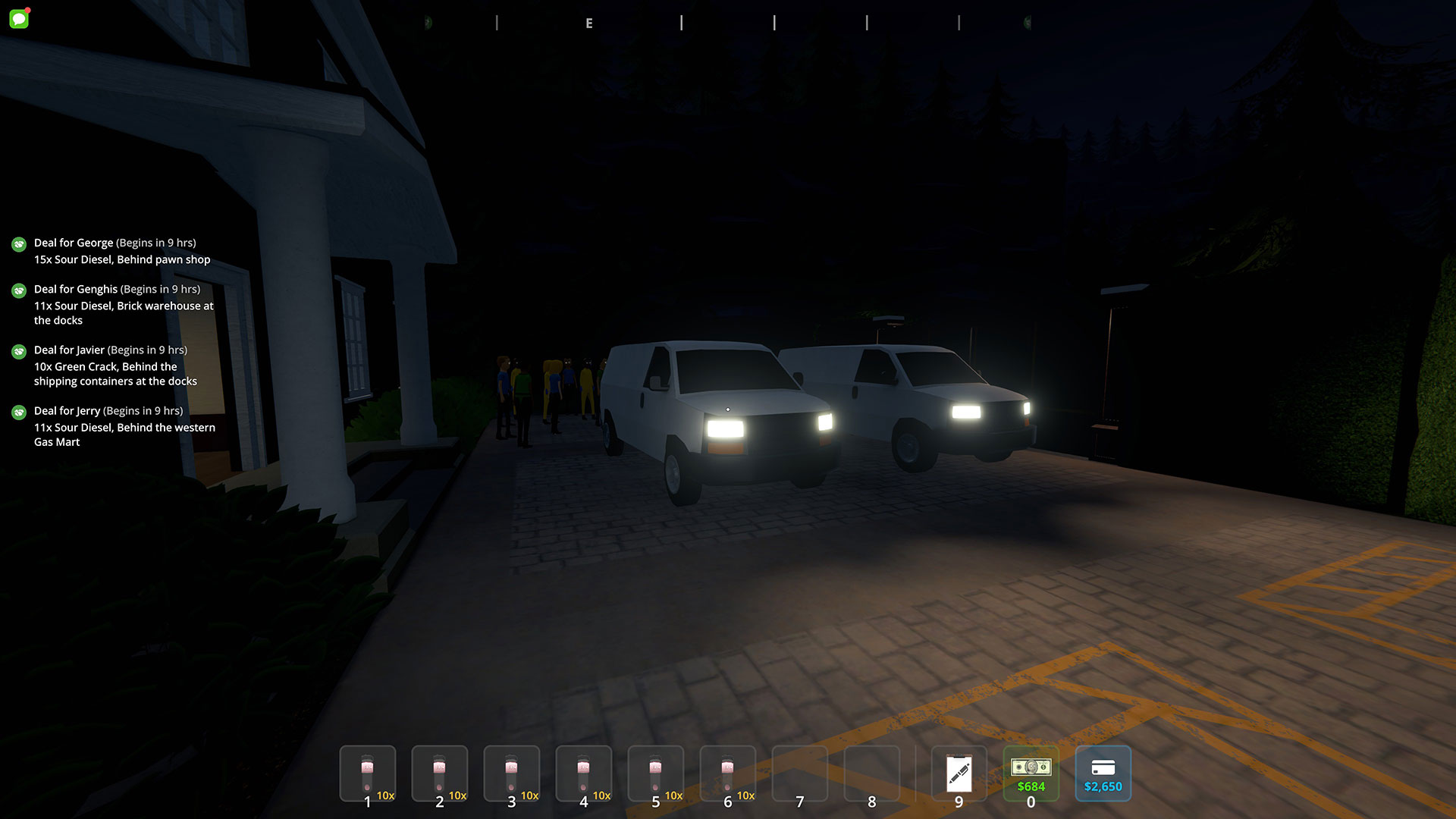Choose the item in hotbar slot 6

click(728, 773)
